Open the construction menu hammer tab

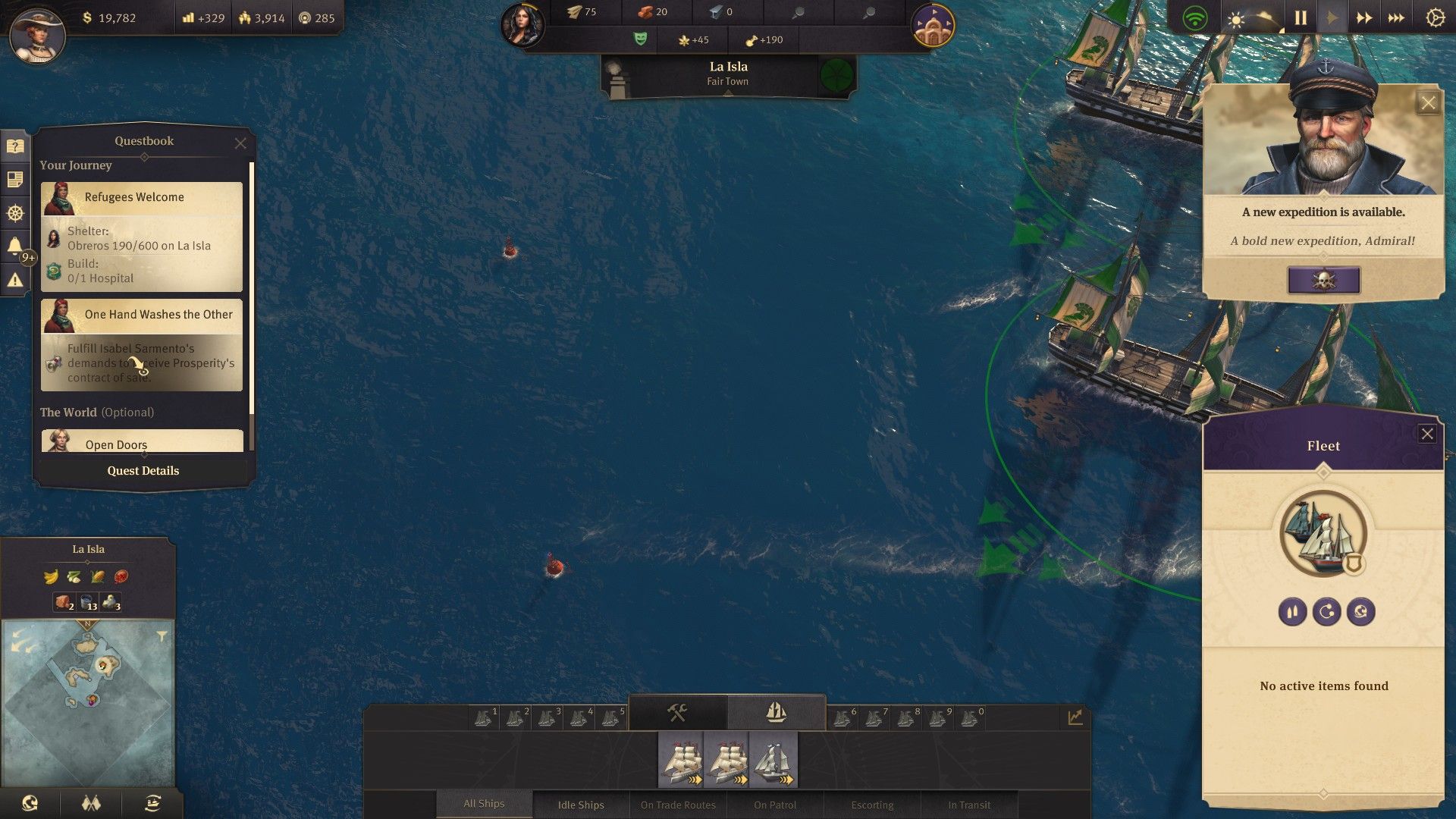pyautogui.click(x=677, y=713)
